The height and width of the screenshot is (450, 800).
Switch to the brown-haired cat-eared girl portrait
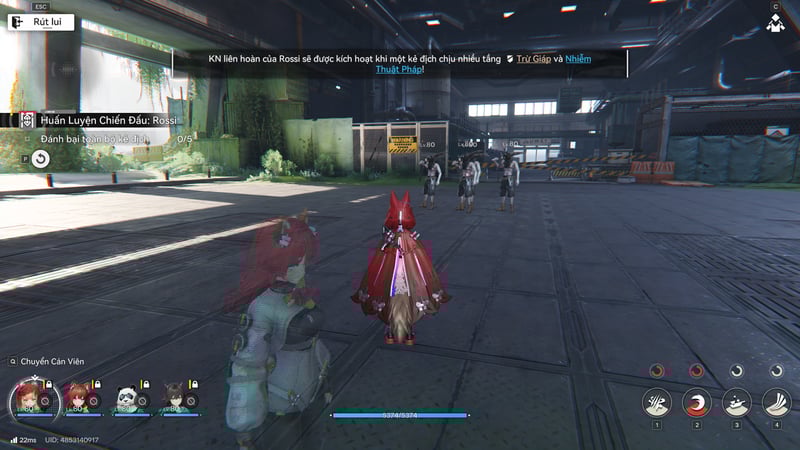click(77, 397)
